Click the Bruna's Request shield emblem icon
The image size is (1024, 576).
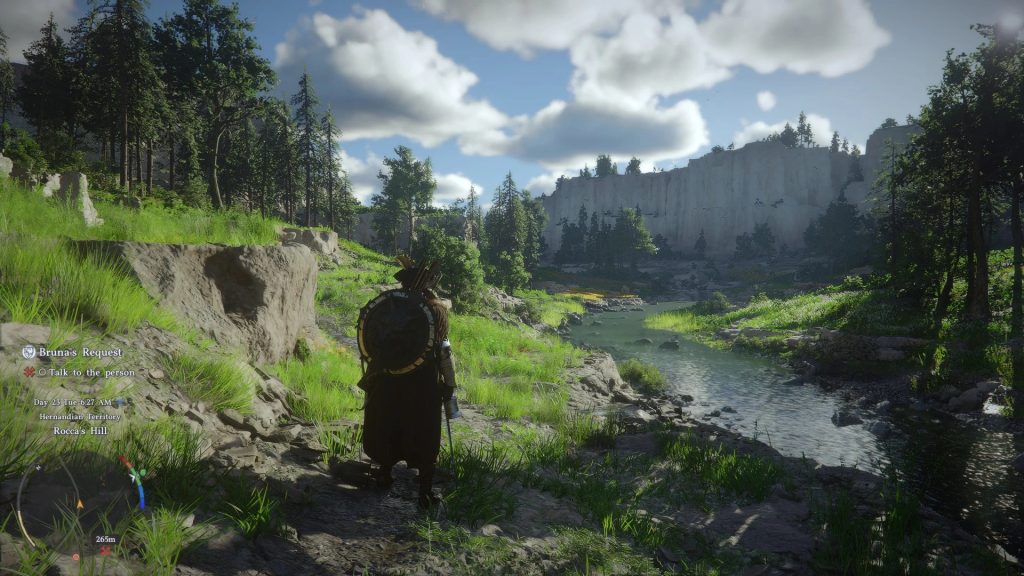point(29,352)
